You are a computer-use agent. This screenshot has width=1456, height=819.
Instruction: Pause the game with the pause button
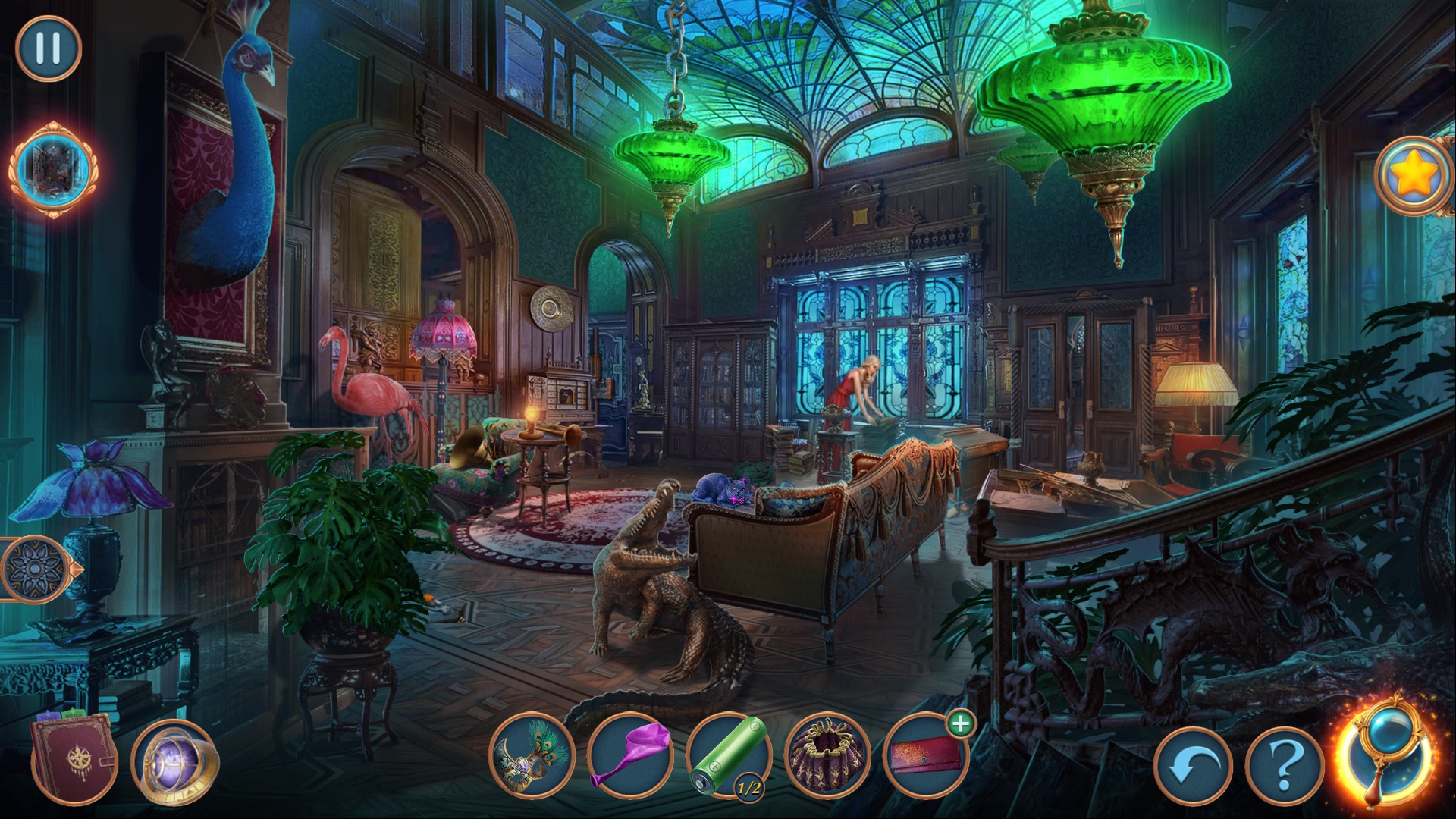(48, 48)
